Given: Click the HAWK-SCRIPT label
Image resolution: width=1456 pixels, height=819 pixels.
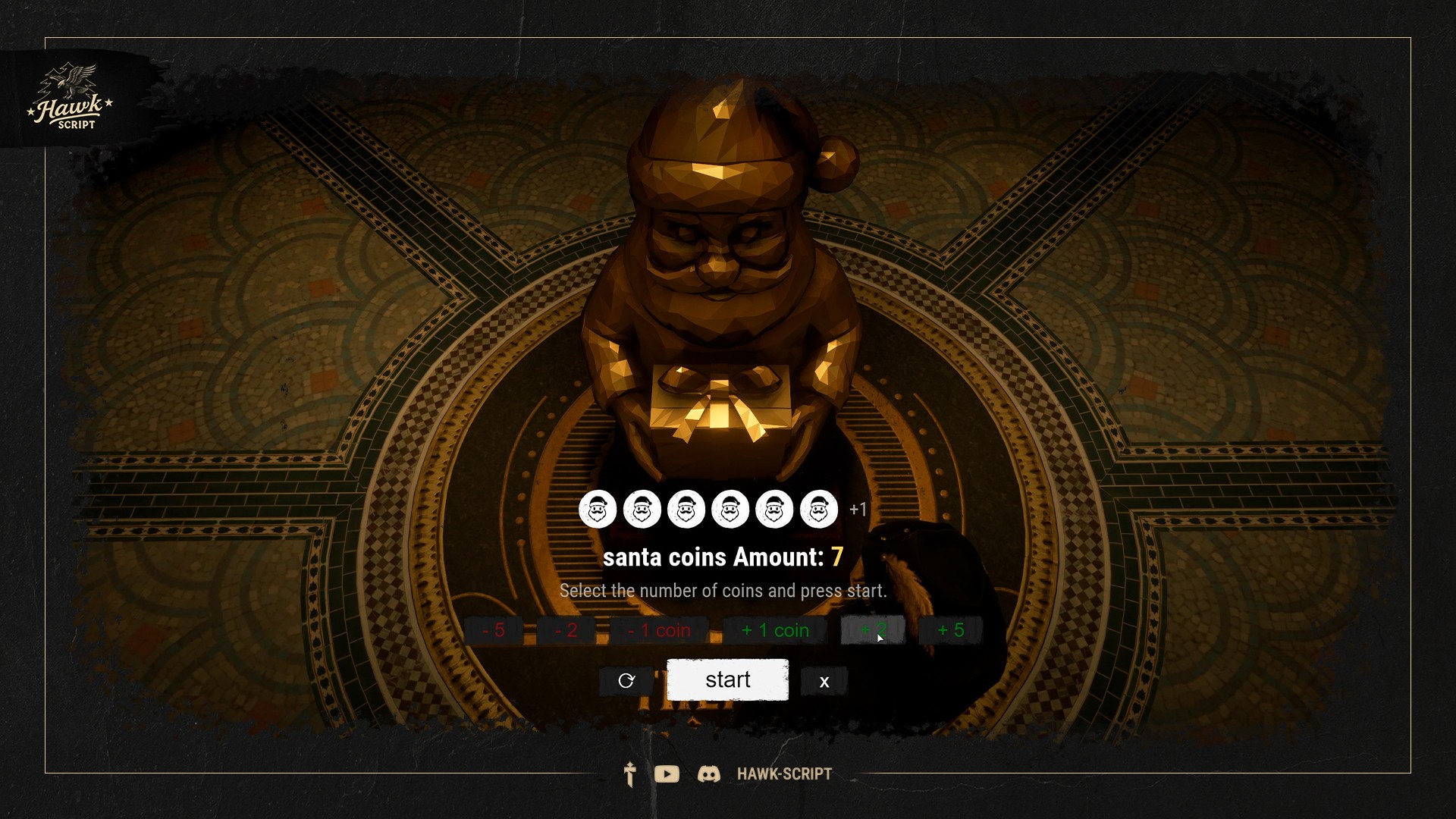Looking at the screenshot, I should pos(783,774).
